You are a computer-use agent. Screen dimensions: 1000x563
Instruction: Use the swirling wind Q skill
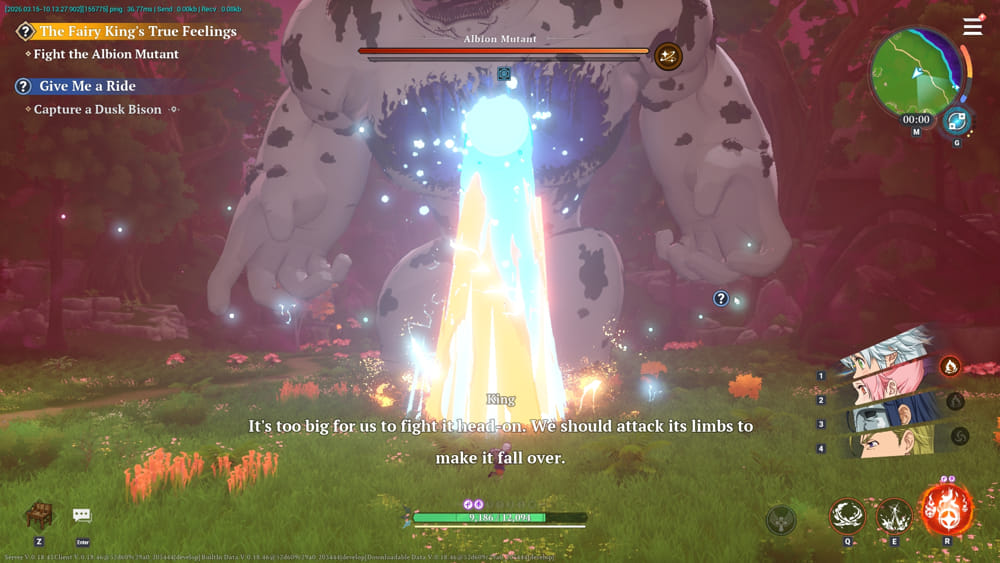[847, 516]
